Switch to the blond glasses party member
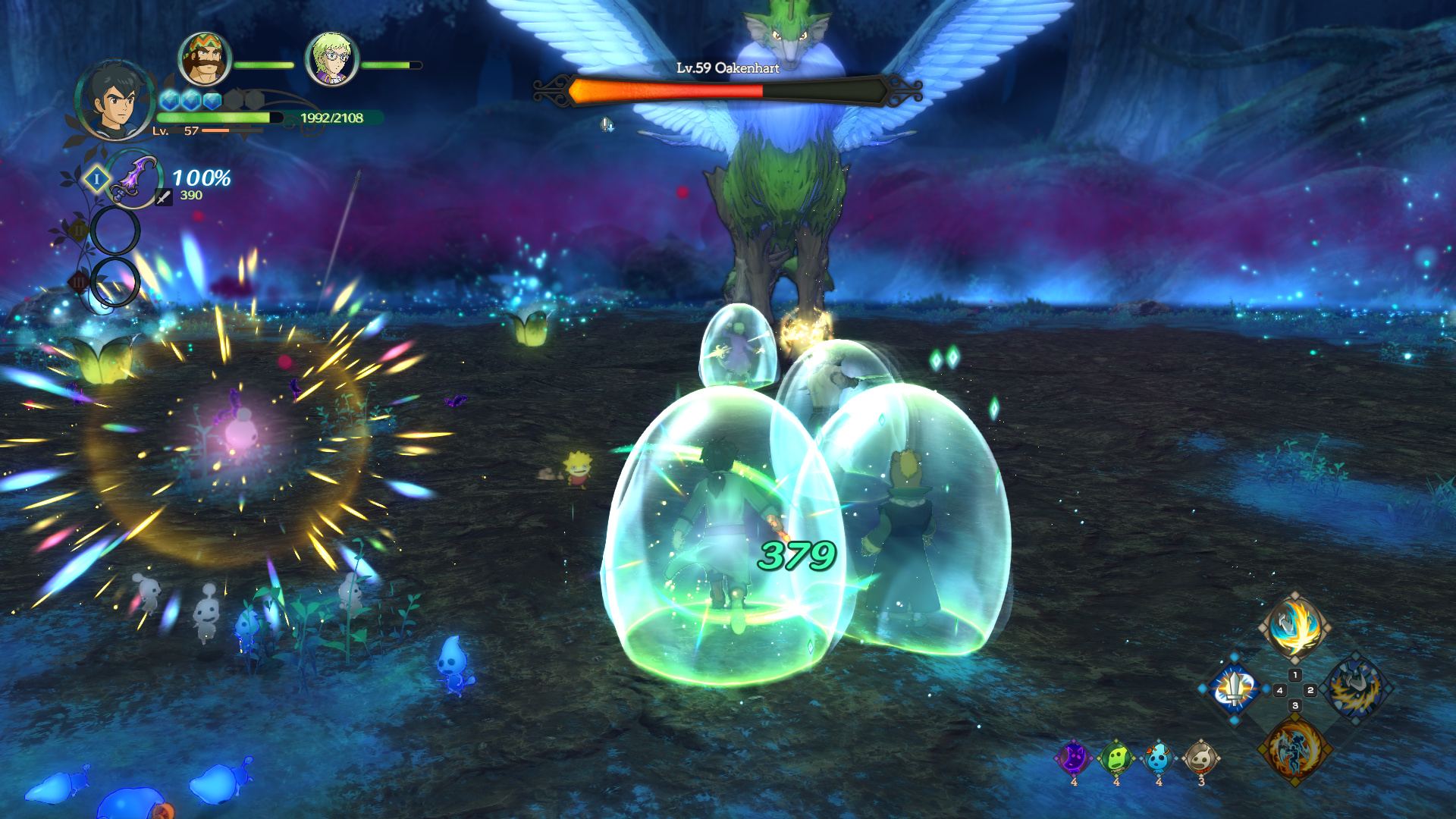The width and height of the screenshot is (1456, 819). (331, 59)
